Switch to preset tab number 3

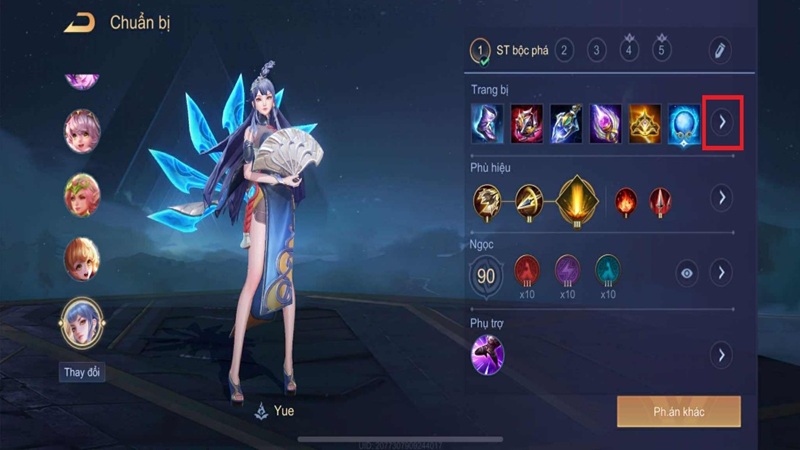click(x=597, y=49)
